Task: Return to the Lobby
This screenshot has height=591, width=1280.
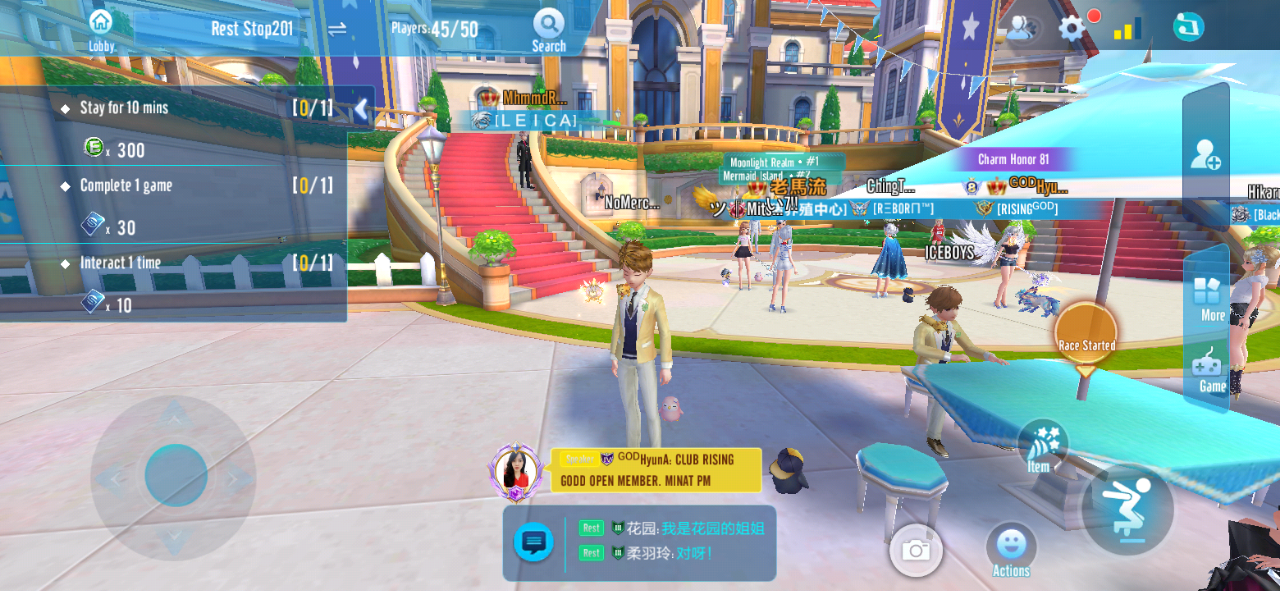Action: (x=101, y=29)
